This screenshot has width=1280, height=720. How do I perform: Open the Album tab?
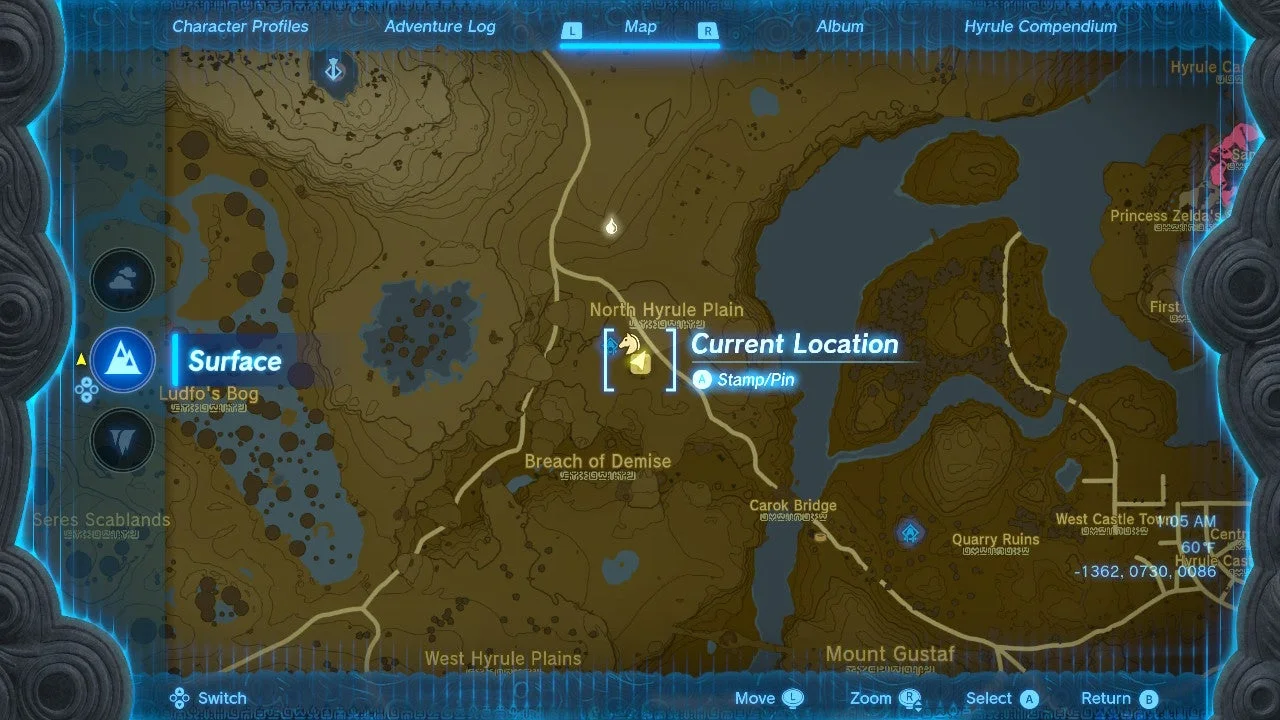pyautogui.click(x=840, y=27)
